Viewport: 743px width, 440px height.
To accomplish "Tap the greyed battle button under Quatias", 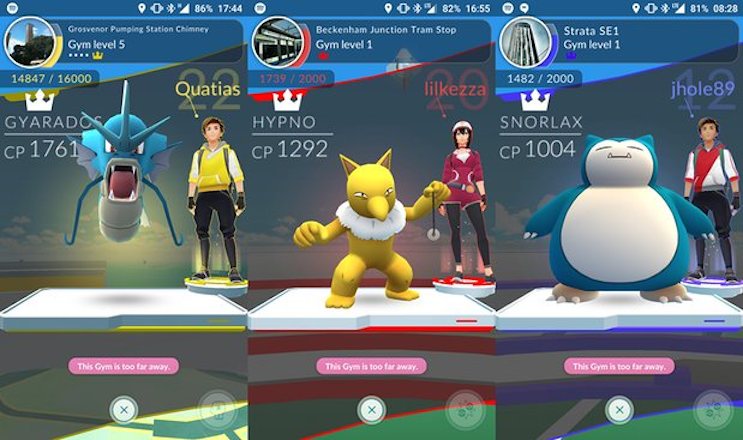I will click(217, 410).
